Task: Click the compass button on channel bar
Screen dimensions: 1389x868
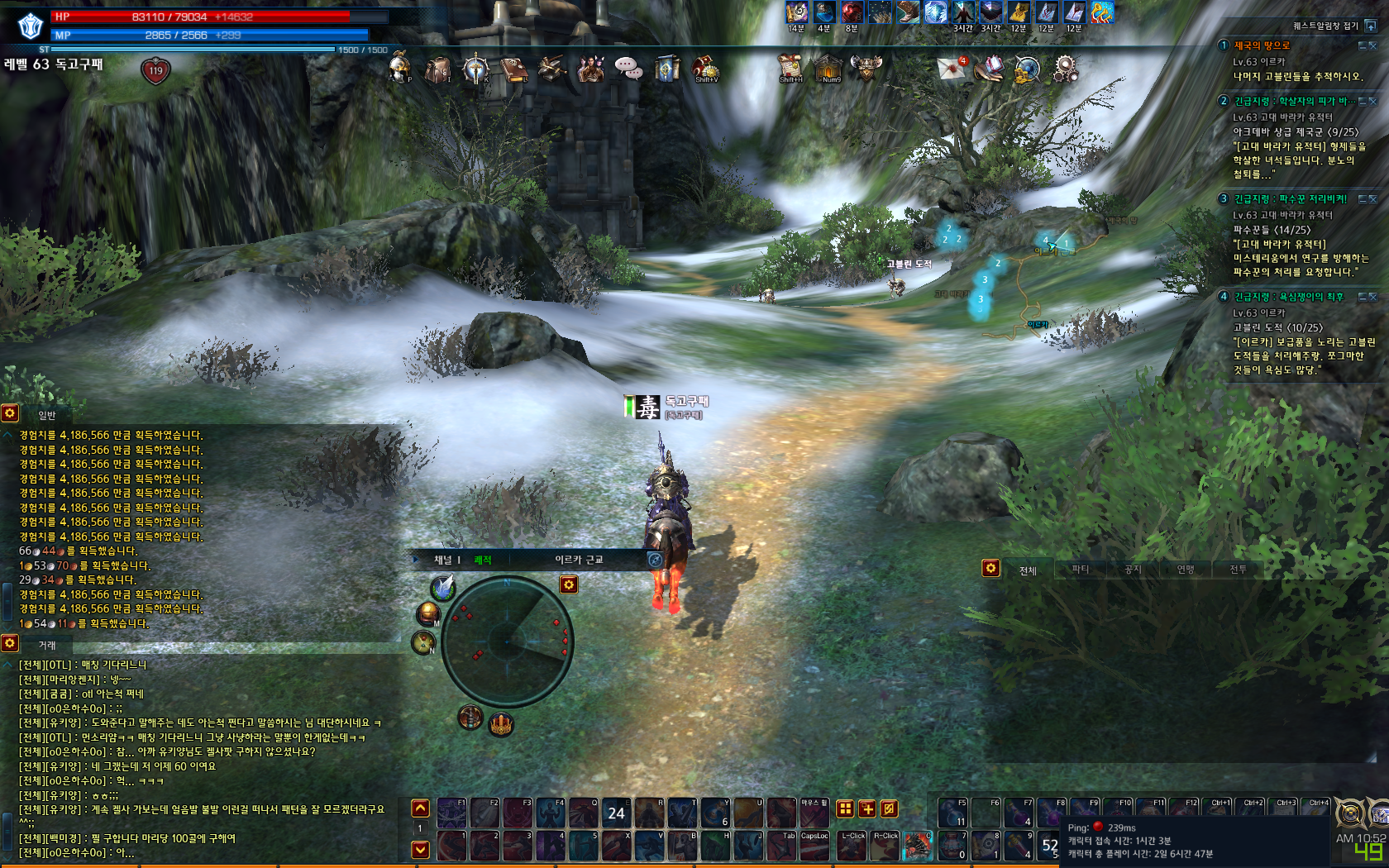Action: tap(655, 560)
